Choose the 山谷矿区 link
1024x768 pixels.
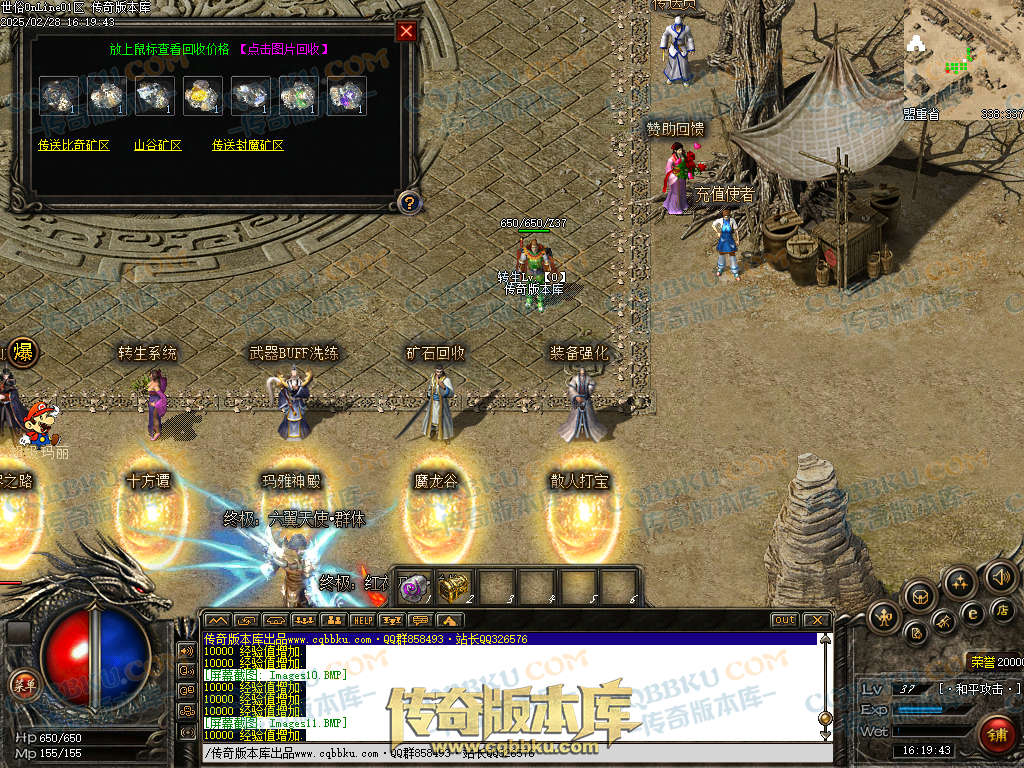pyautogui.click(x=158, y=145)
